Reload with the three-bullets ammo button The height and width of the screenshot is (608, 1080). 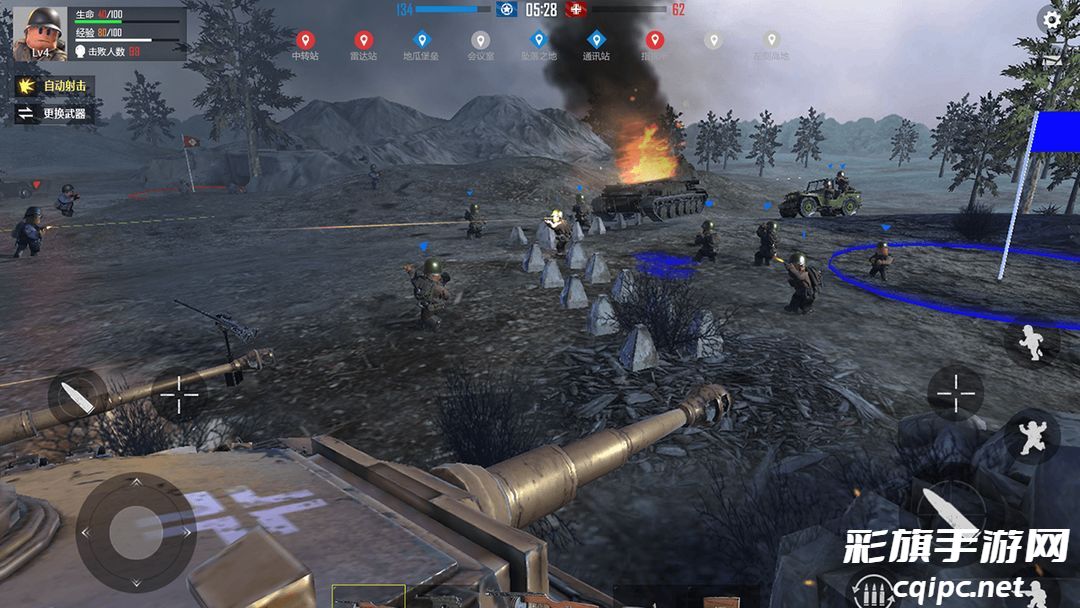[x=869, y=590]
